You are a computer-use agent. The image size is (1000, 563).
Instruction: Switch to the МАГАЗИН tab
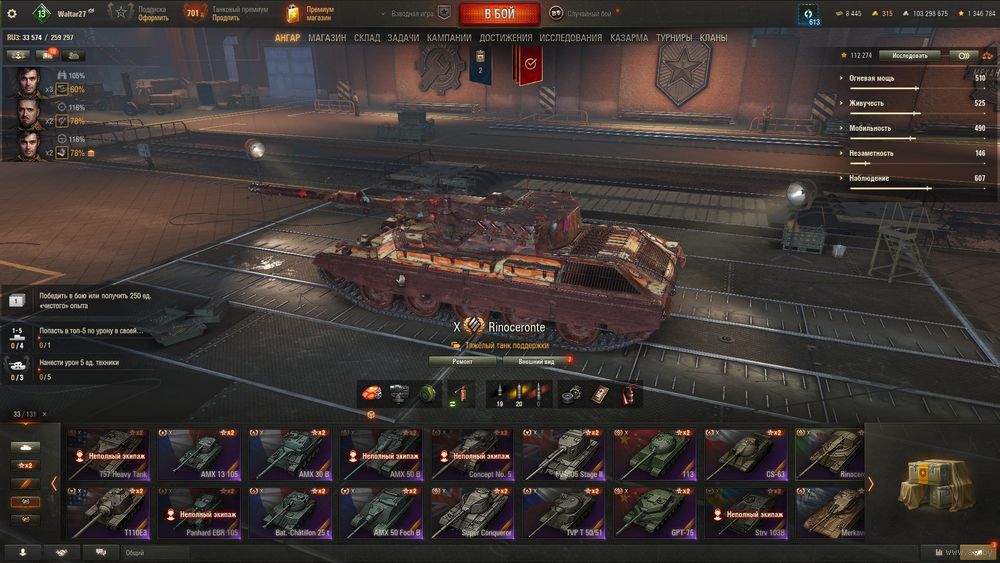(327, 38)
